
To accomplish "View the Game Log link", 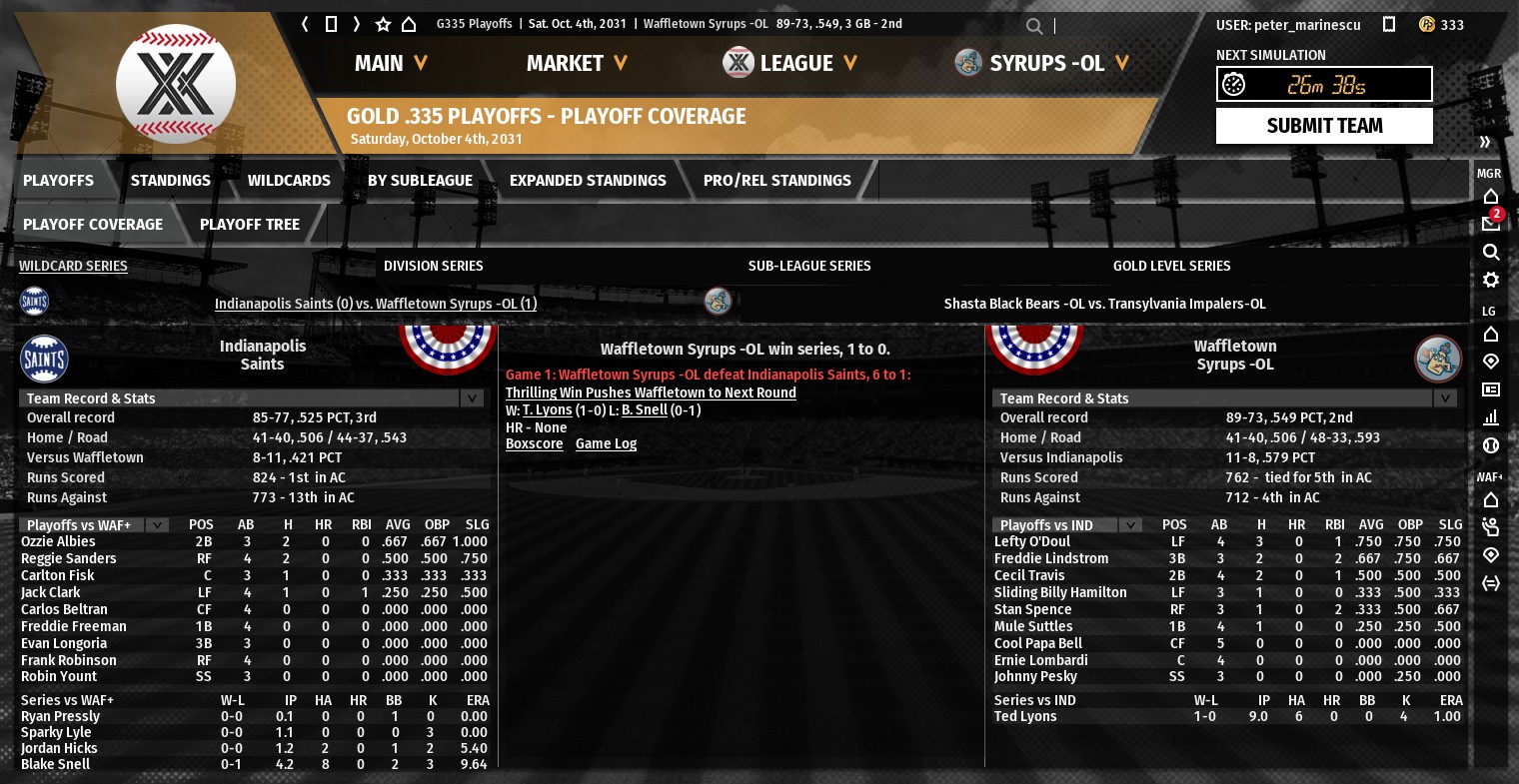I will tap(606, 444).
